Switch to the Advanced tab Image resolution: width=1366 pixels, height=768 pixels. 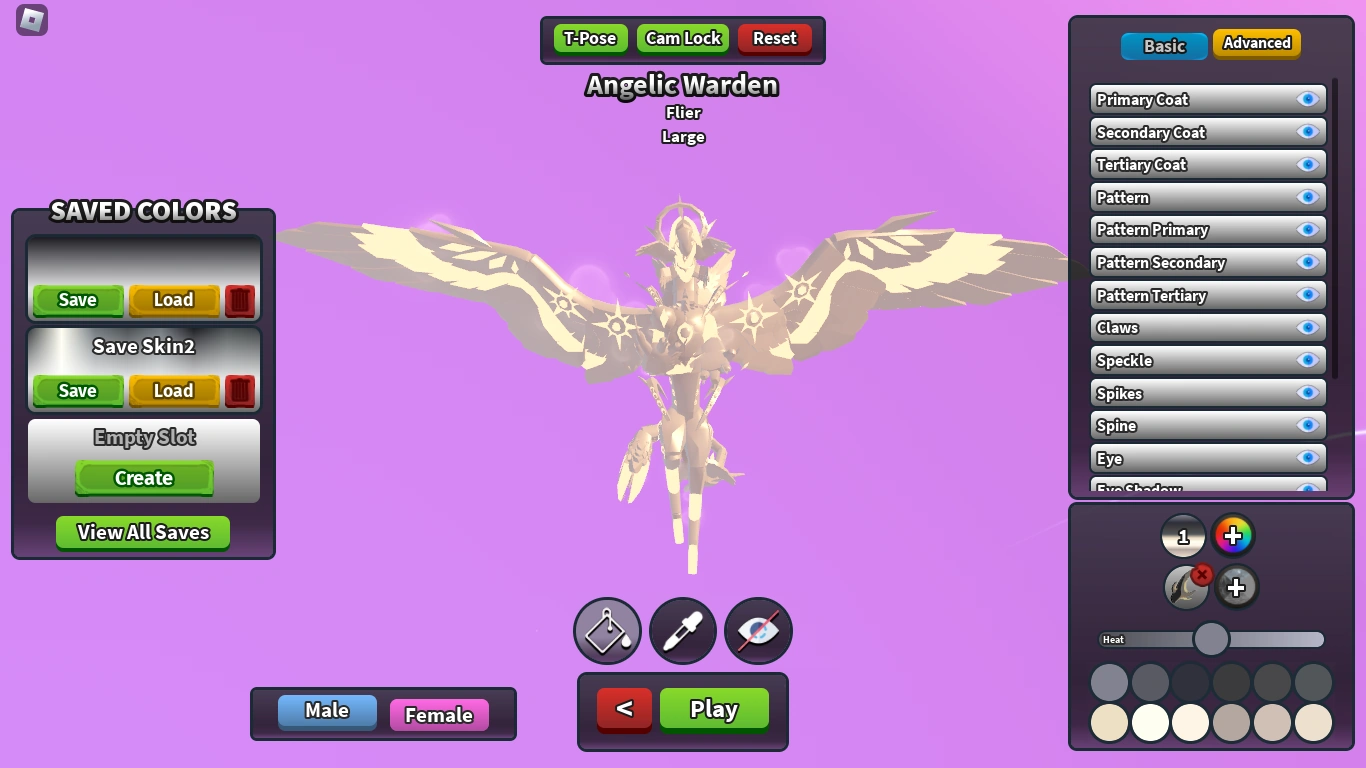pos(1256,44)
